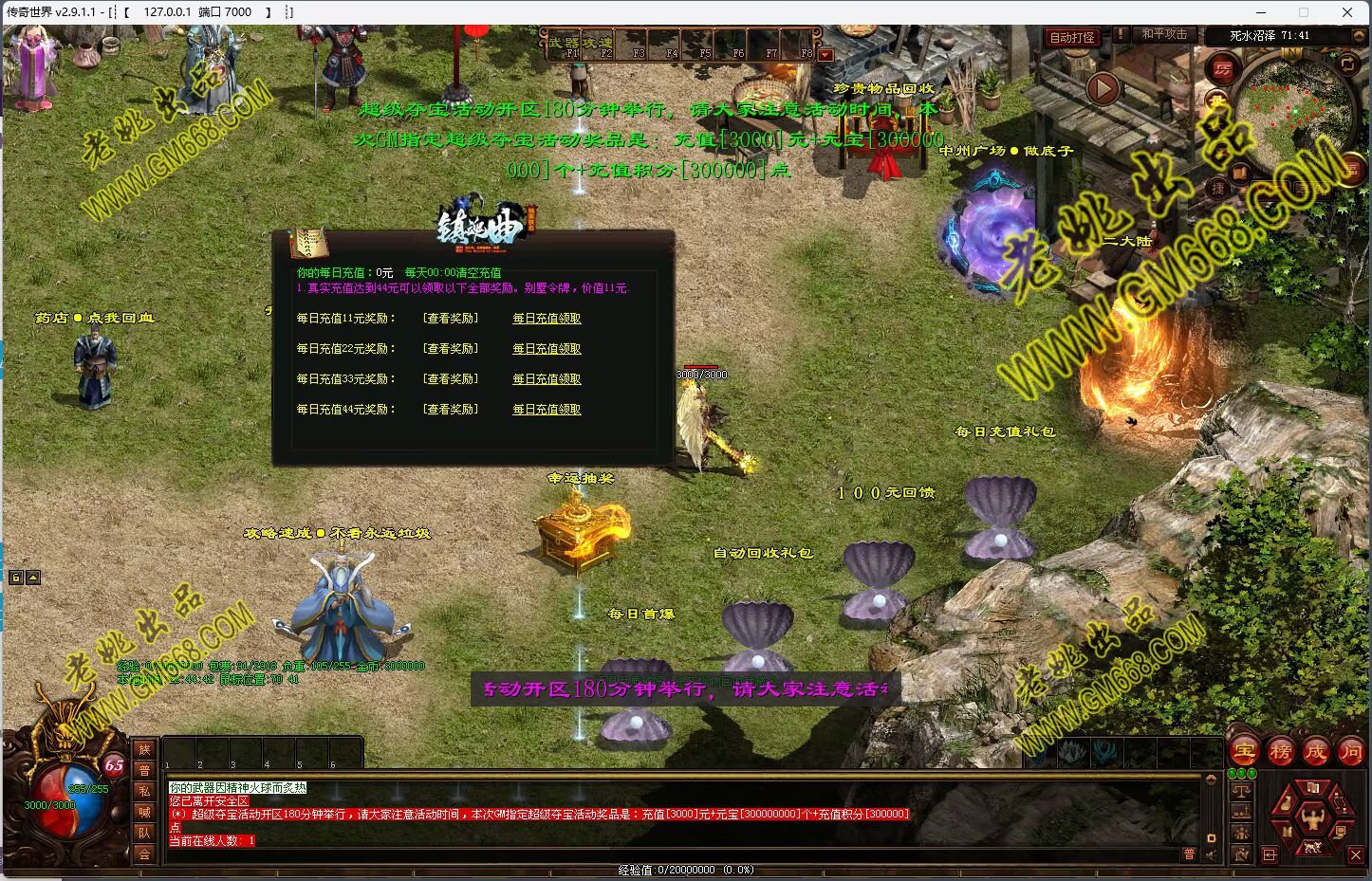Select the 队 team chat channel
The height and width of the screenshot is (881, 1372).
pyautogui.click(x=144, y=833)
